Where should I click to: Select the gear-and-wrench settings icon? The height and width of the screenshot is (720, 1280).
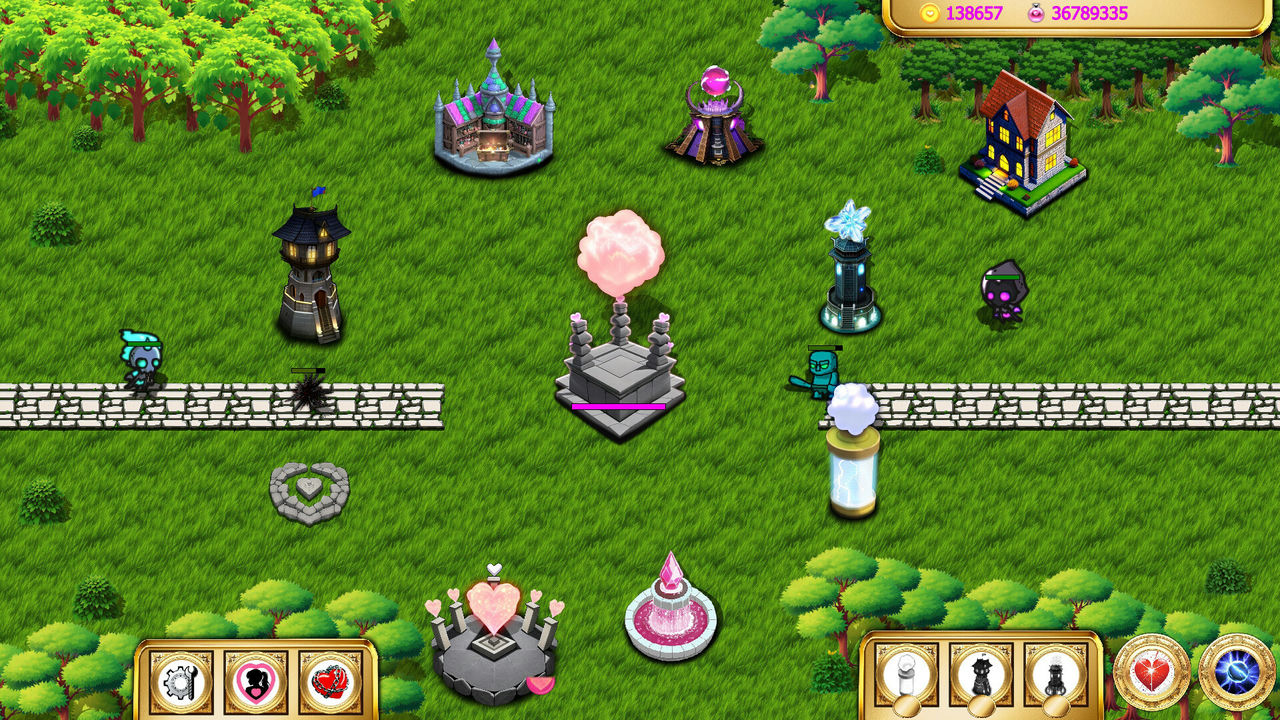(180, 685)
